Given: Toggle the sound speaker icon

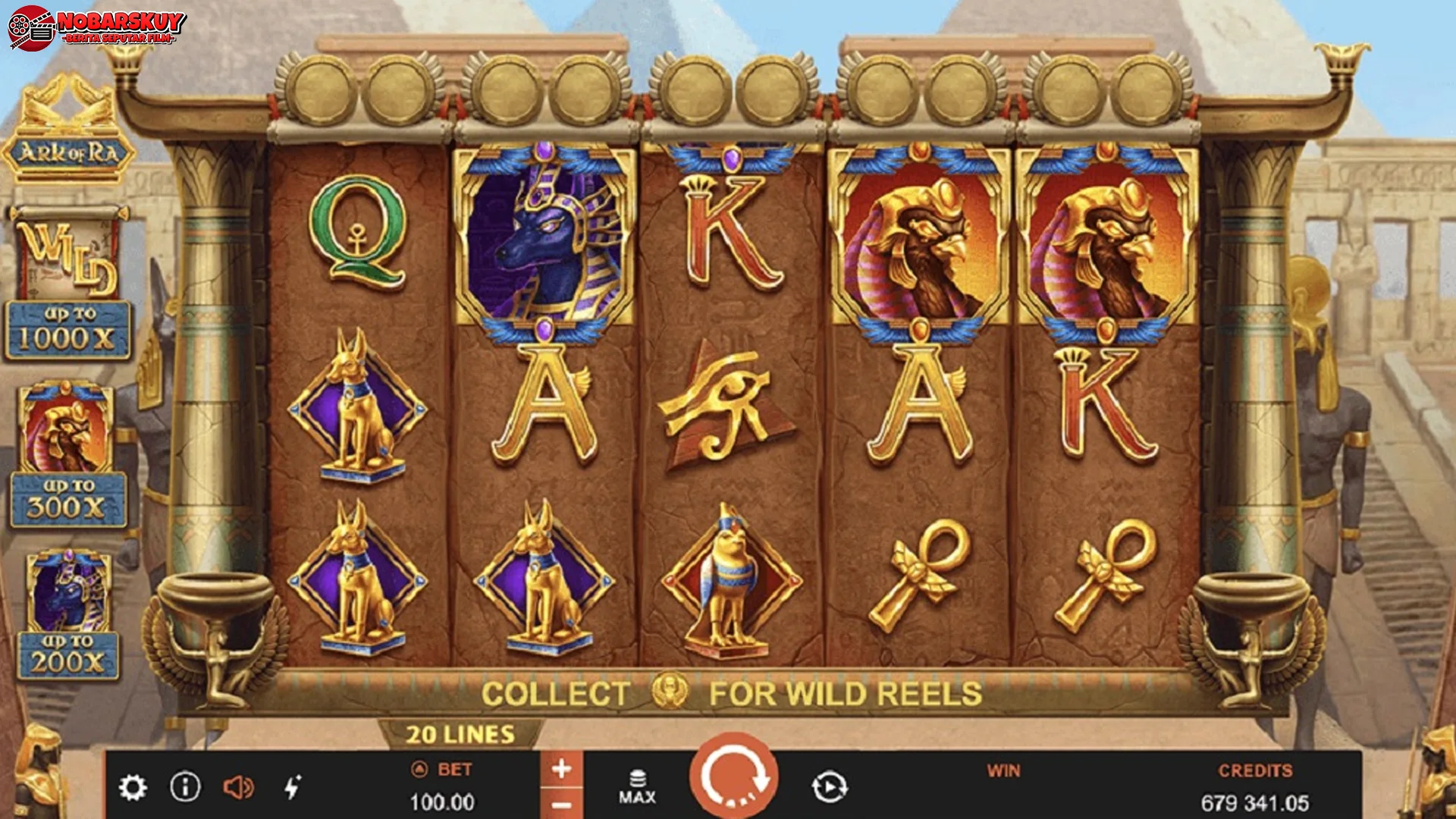Looking at the screenshot, I should pos(238,788).
